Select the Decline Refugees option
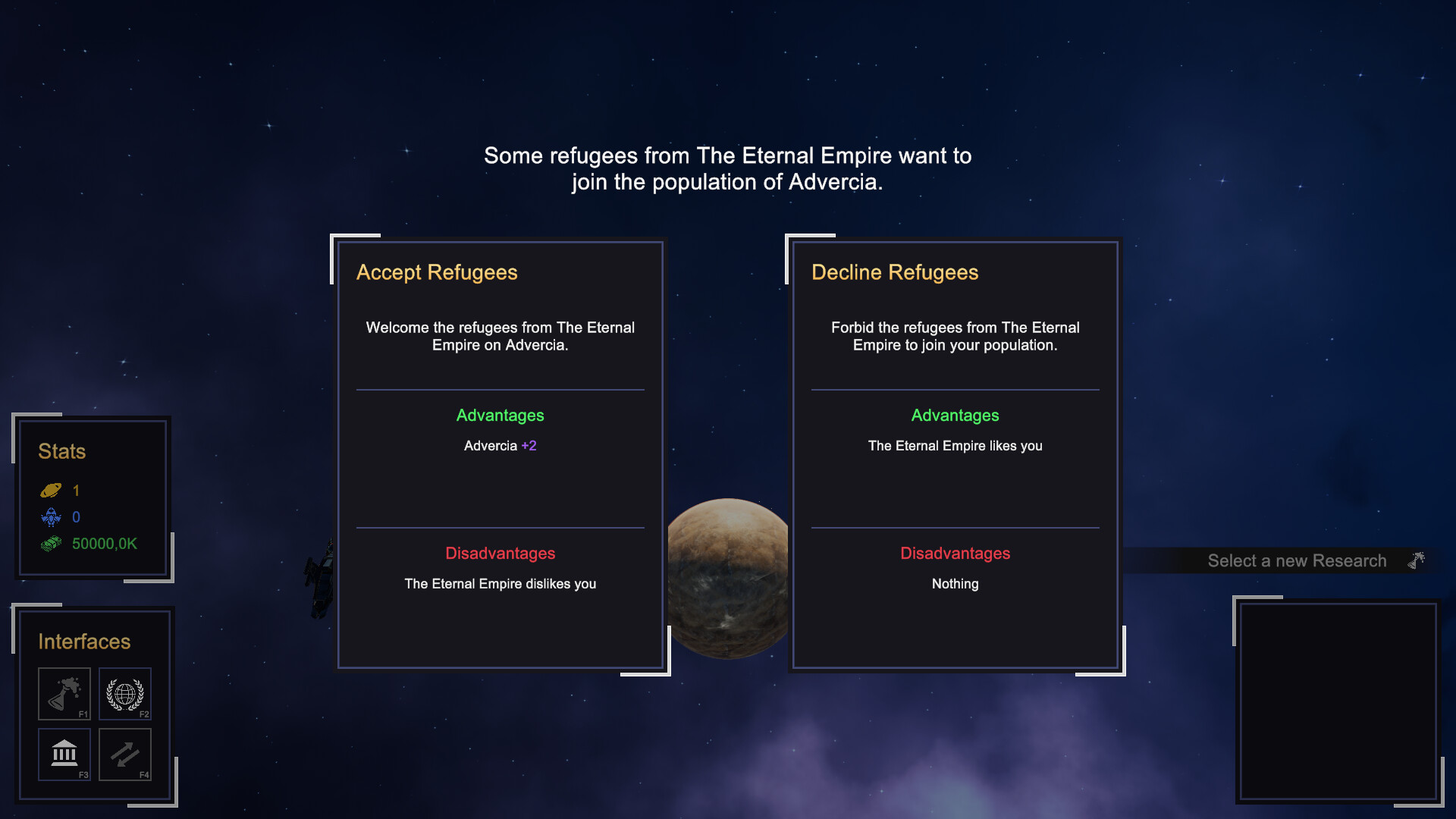Screen dimensions: 1456x819 [955, 455]
